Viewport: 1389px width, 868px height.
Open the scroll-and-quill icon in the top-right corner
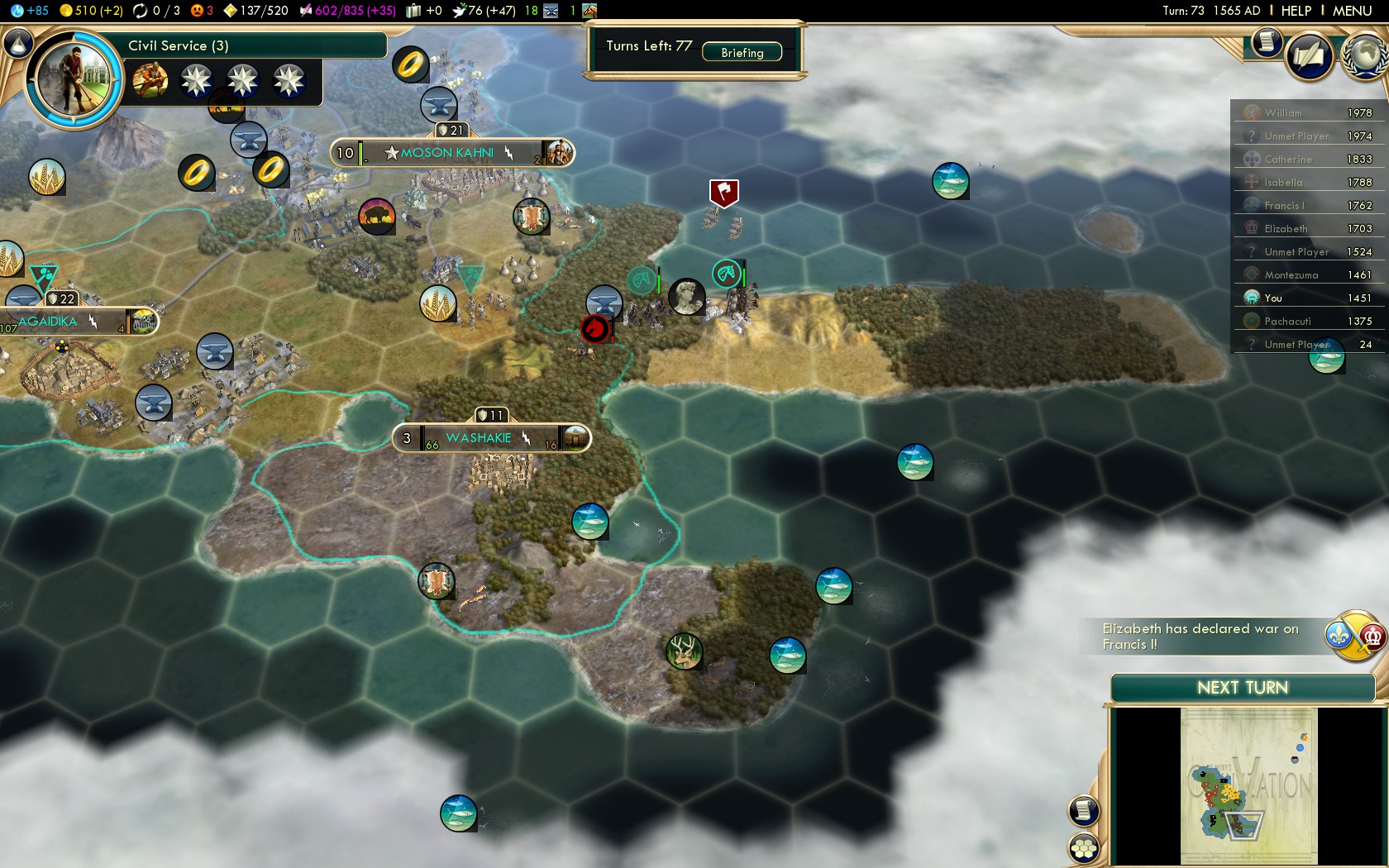tap(1310, 56)
